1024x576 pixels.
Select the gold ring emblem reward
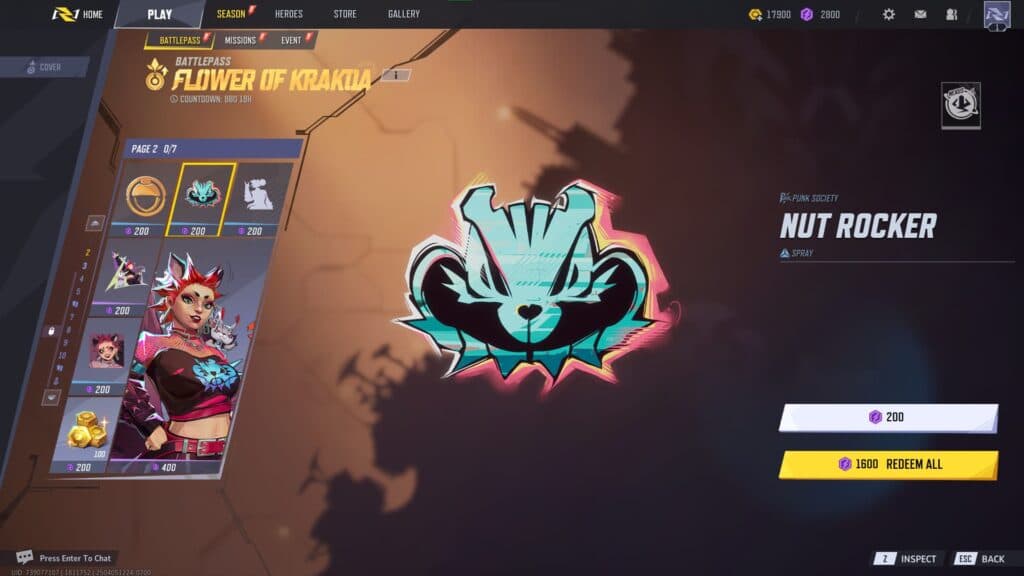[x=148, y=197]
